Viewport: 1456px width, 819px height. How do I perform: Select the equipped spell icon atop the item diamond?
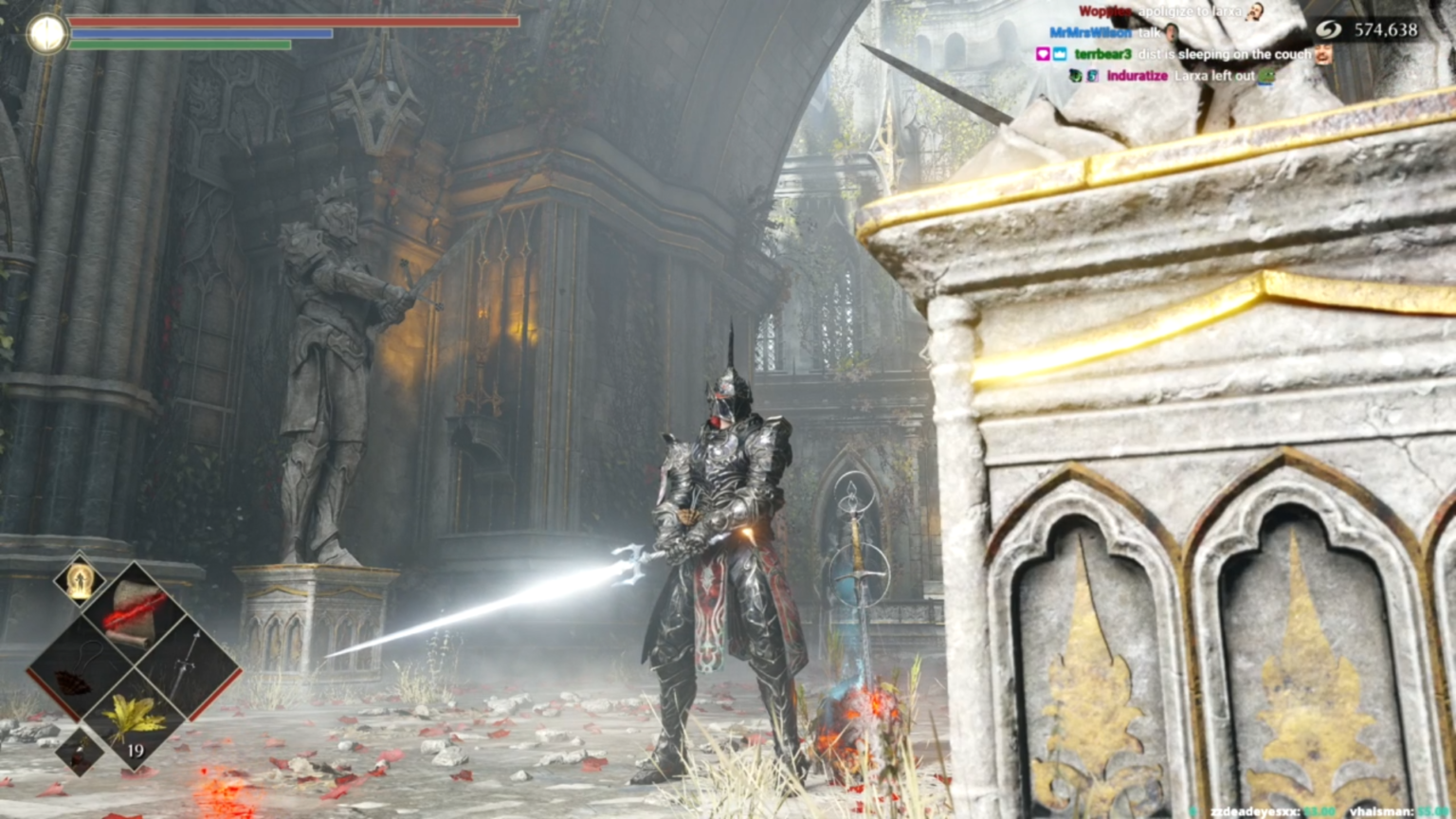(80, 581)
